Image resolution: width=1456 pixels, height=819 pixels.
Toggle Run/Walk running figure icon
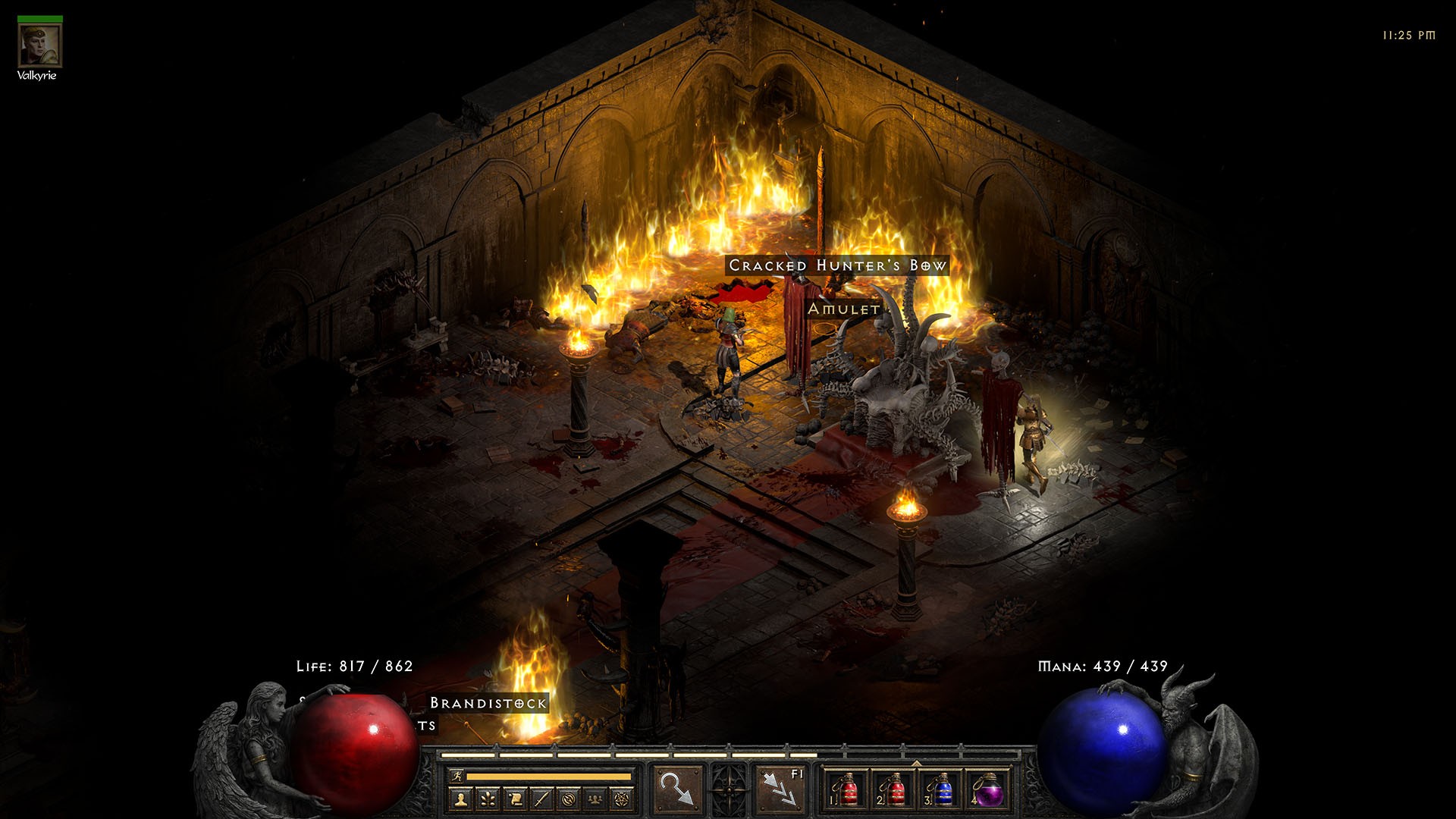point(458,776)
